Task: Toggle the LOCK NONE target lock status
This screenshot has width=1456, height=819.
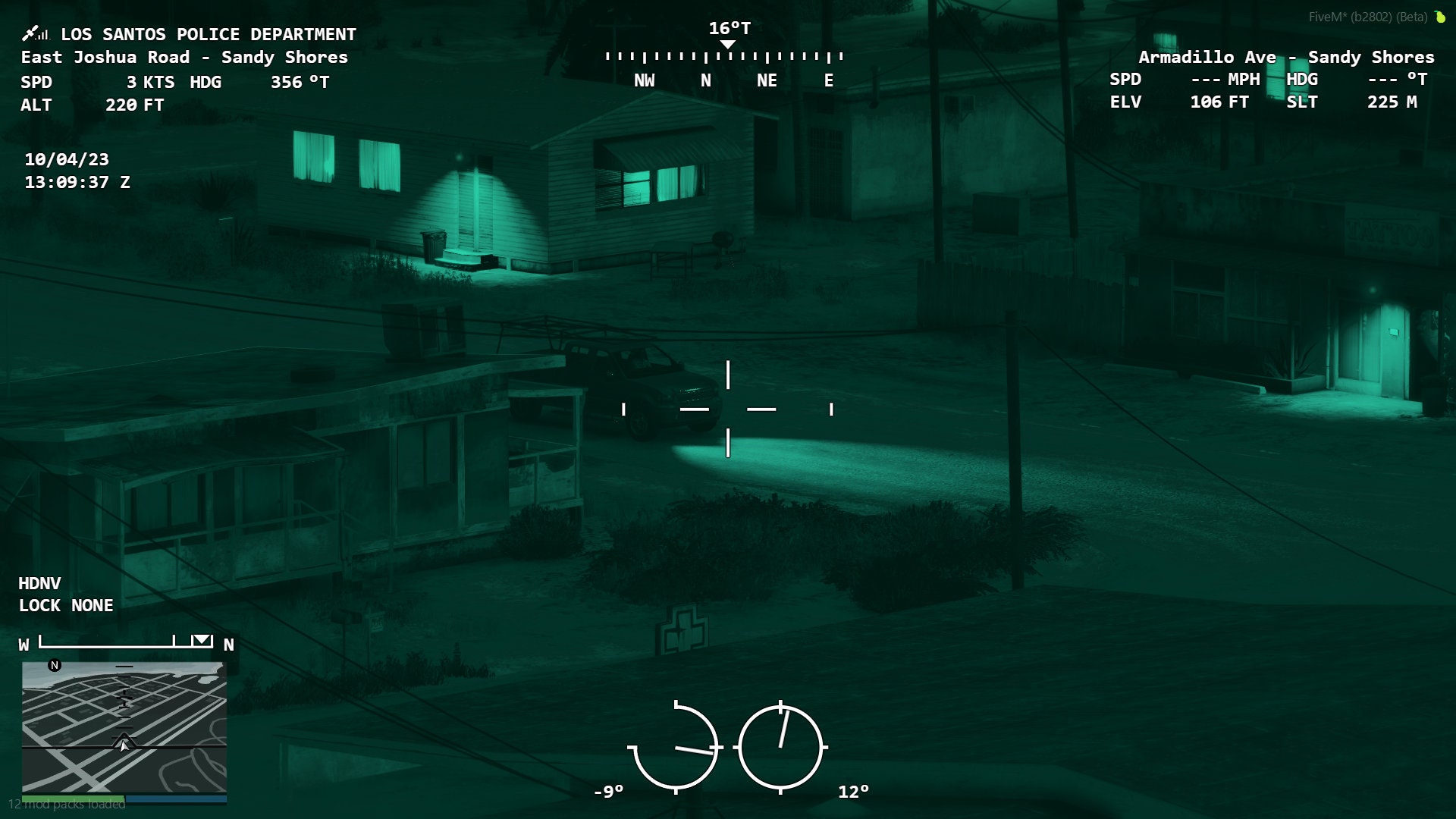Action: tap(66, 605)
